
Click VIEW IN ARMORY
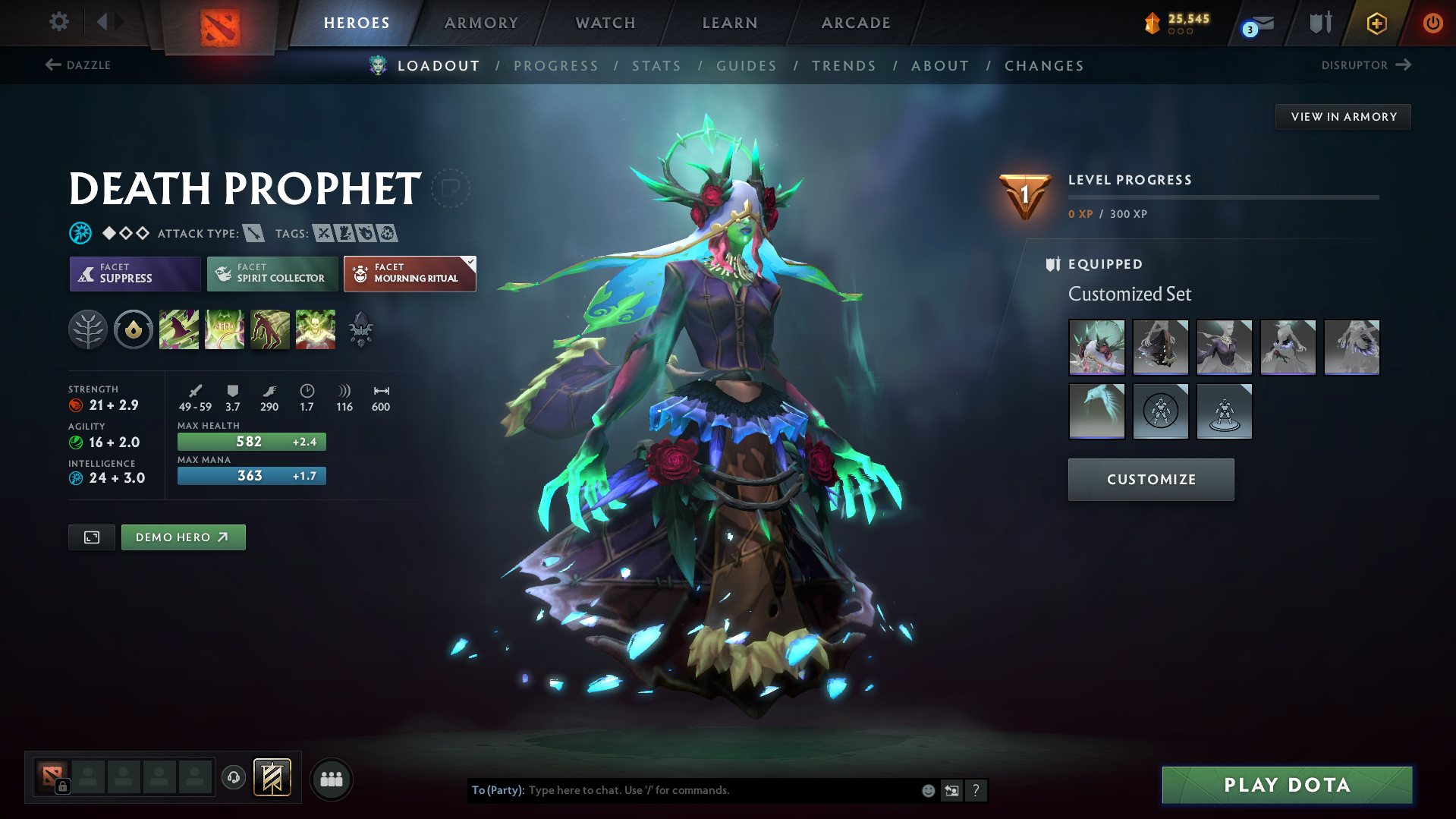pos(1342,116)
